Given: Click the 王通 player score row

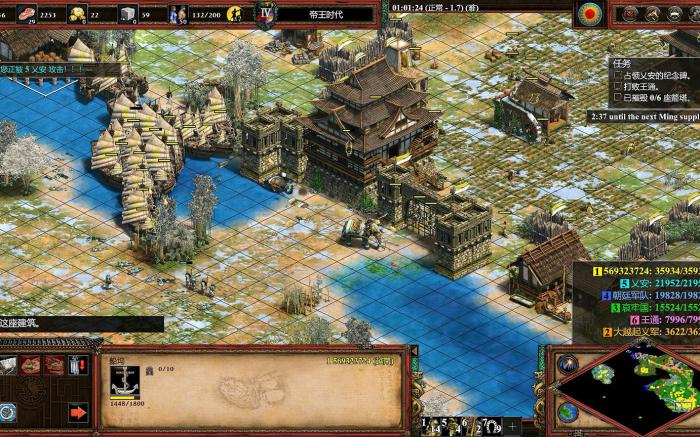Looking at the screenshot, I should coord(650,320).
